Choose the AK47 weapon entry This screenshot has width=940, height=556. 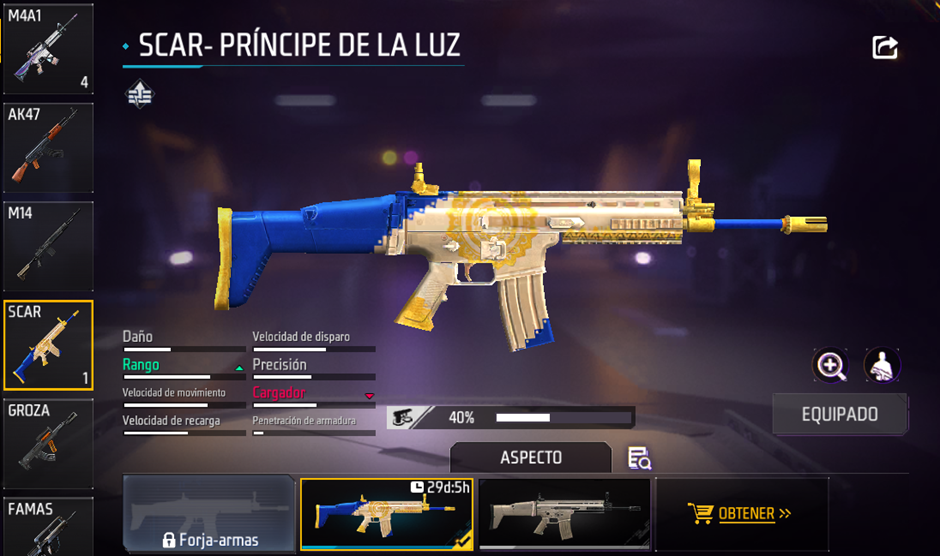coord(47,147)
